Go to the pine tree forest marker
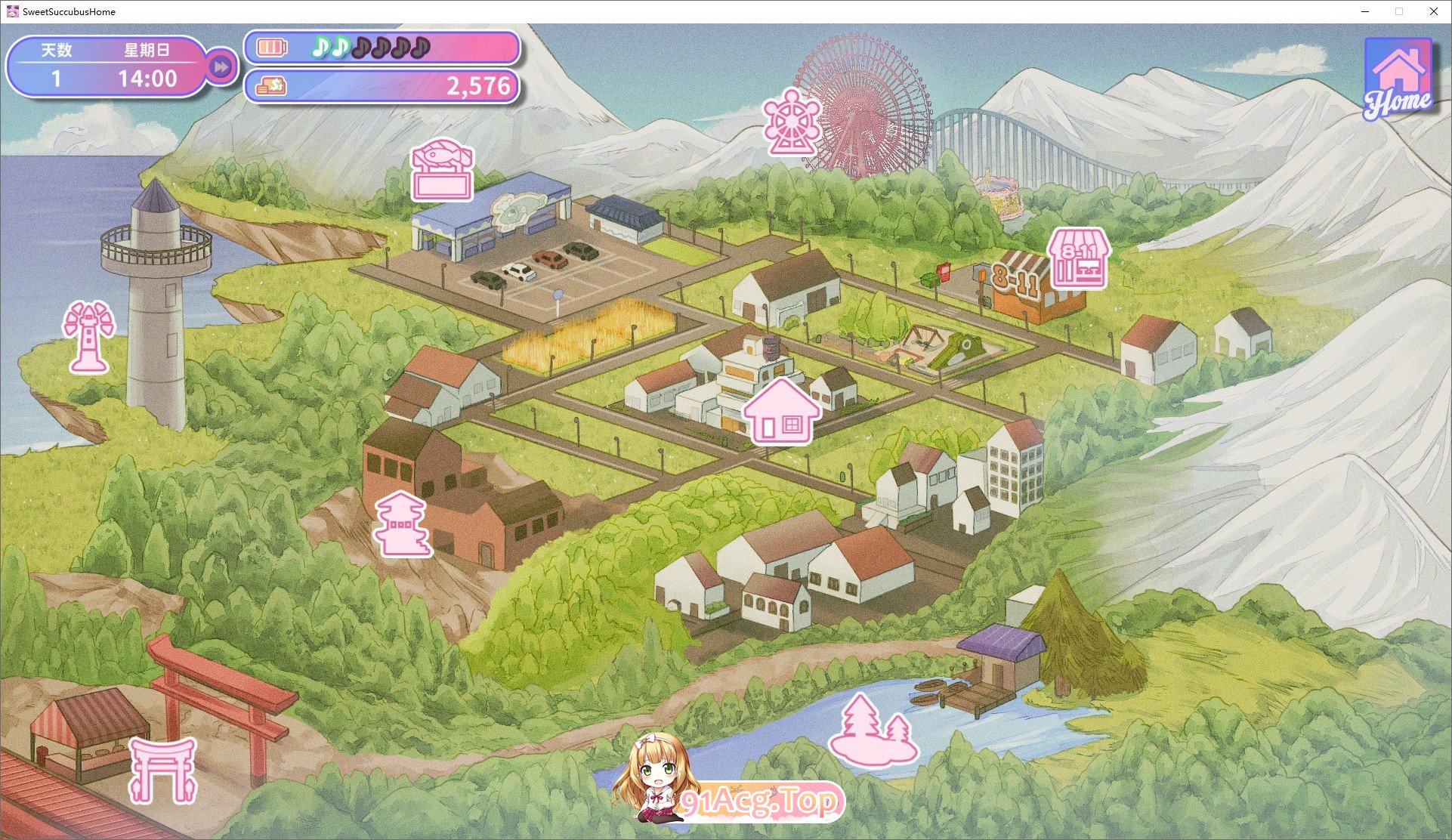This screenshot has height=840, width=1452. tap(874, 731)
